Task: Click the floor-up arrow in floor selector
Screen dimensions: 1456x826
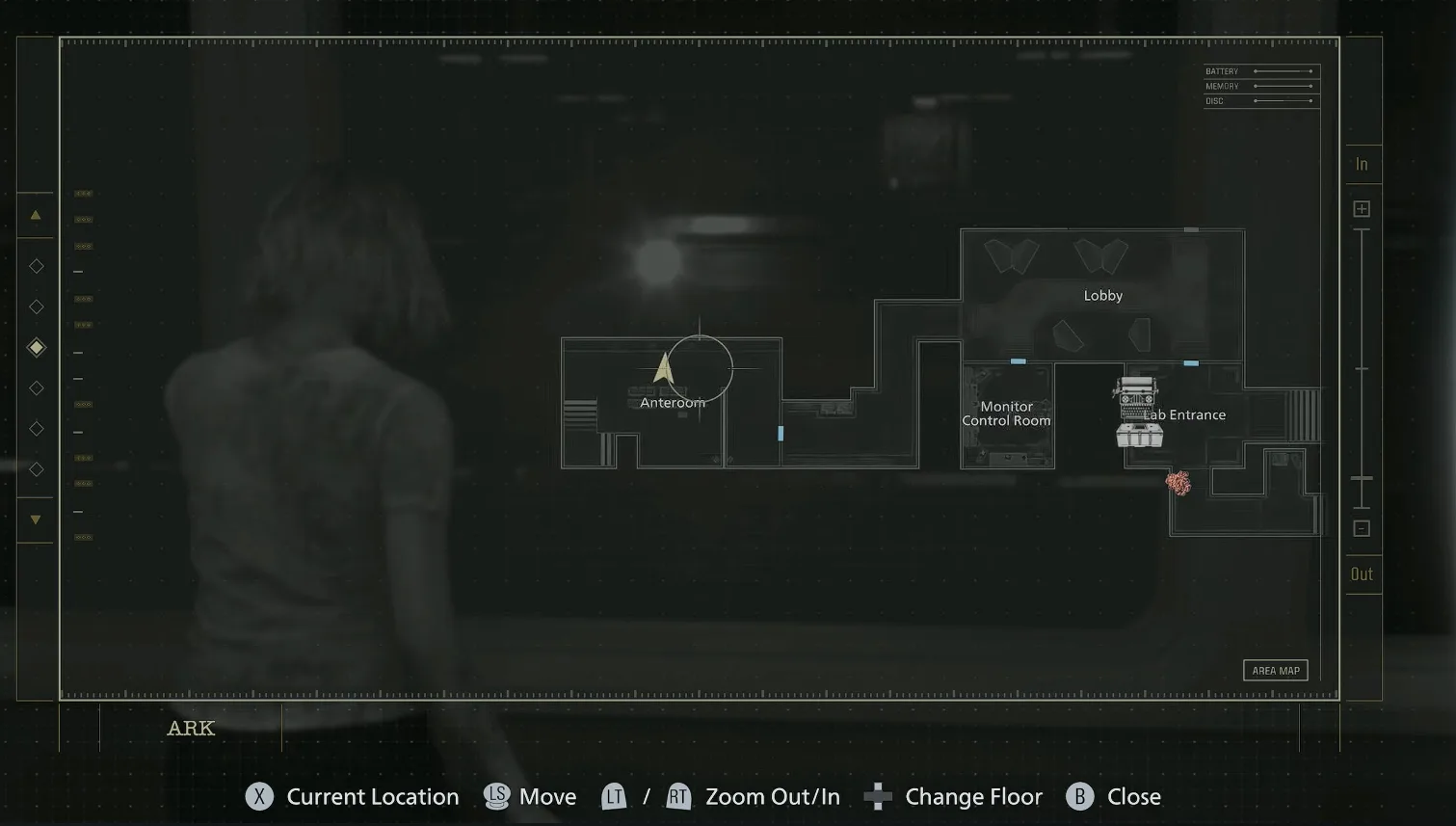Action: click(36, 215)
